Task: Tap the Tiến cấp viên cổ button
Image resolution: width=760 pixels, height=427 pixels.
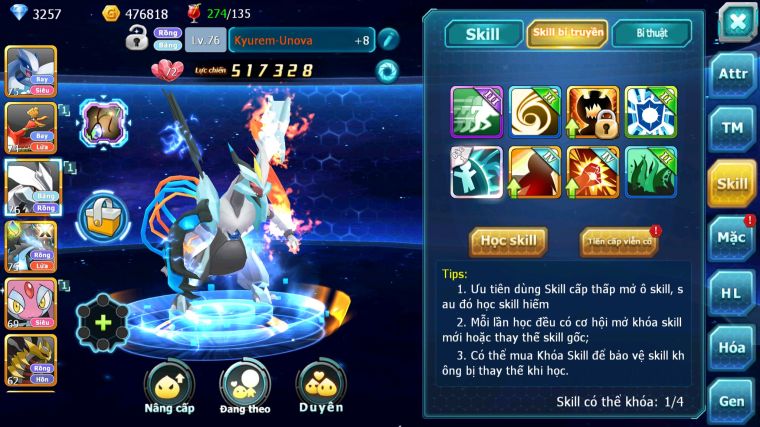Action: [619, 241]
